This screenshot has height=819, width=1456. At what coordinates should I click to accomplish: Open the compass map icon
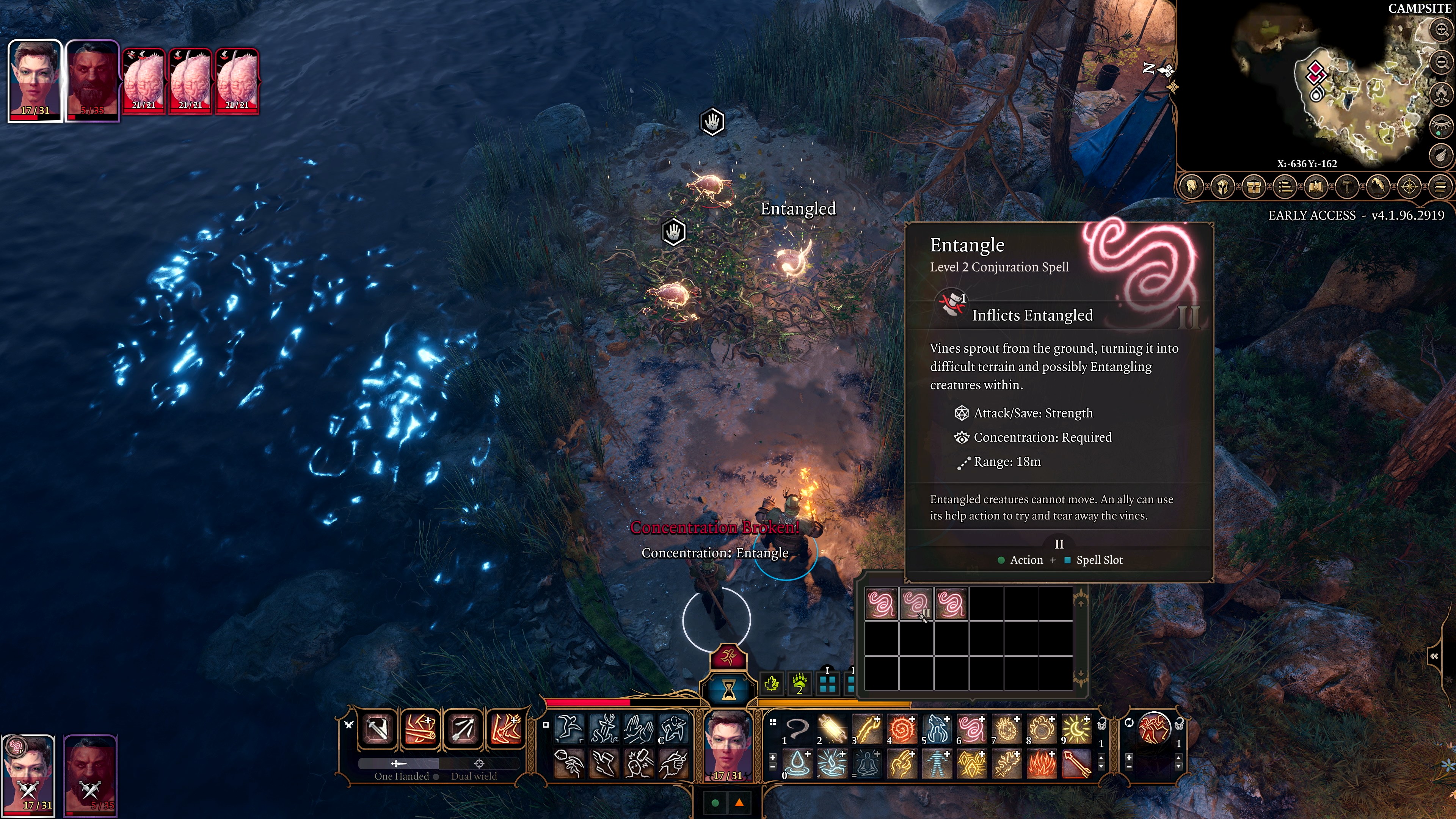1409,187
